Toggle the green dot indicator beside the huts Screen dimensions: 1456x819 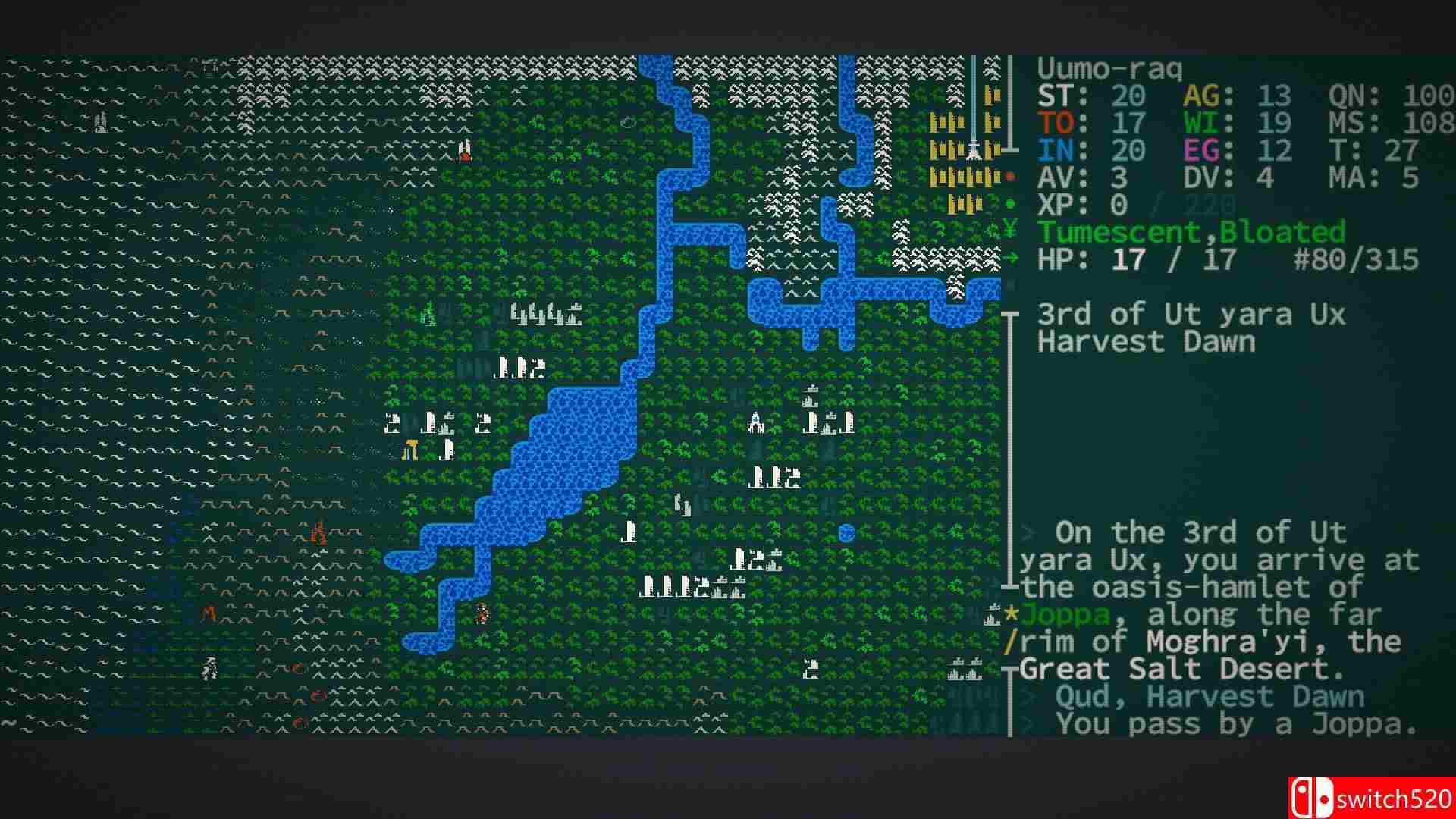point(1010,203)
